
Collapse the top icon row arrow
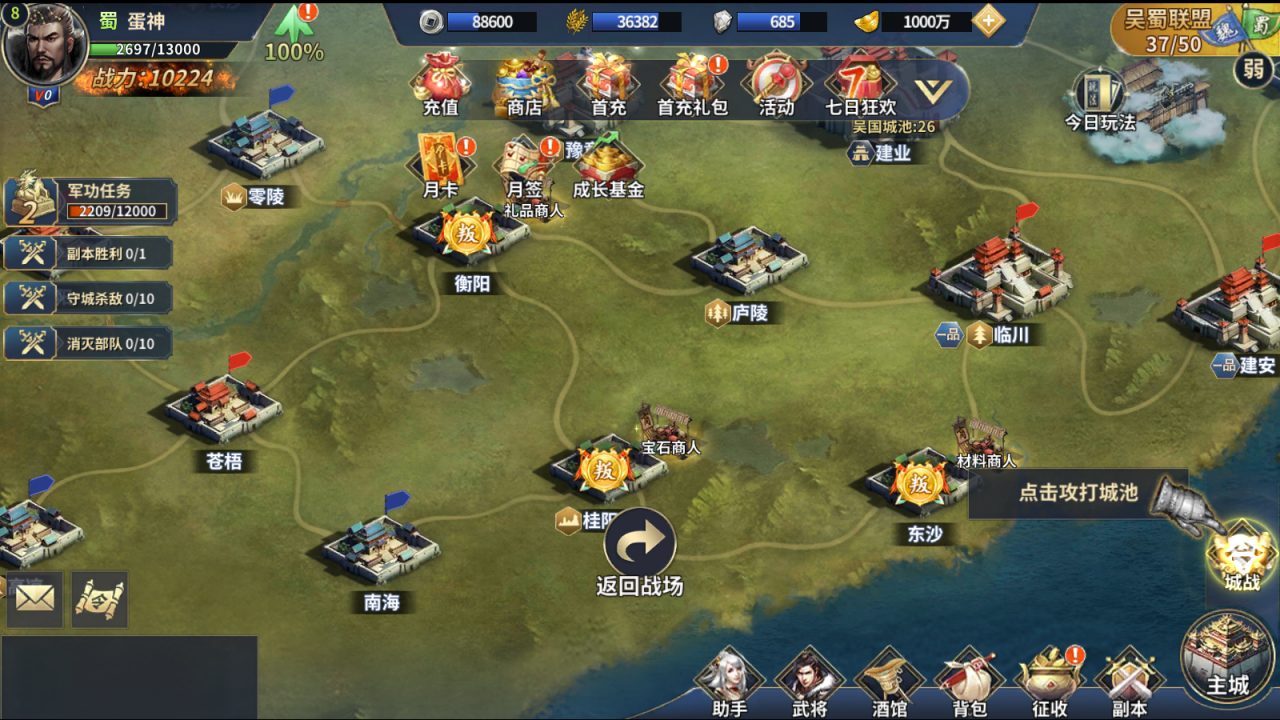coord(932,91)
